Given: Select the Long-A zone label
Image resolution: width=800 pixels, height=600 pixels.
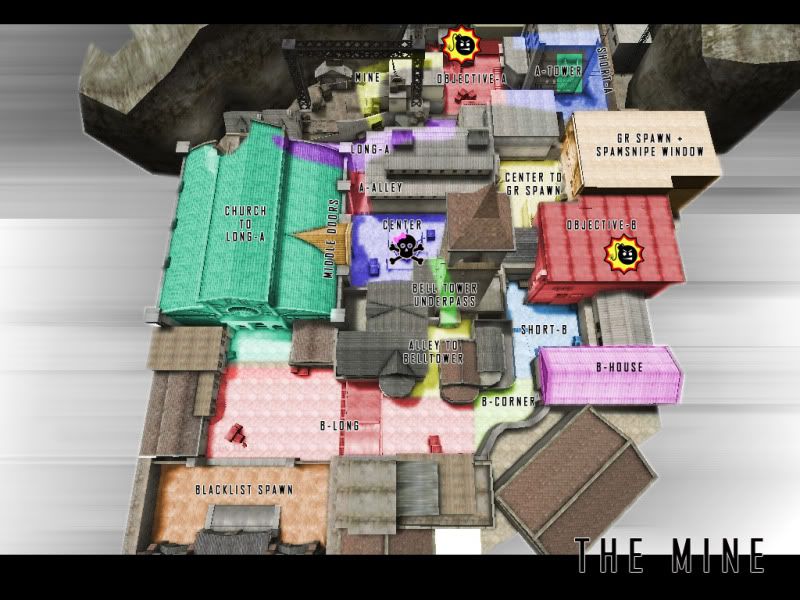Looking at the screenshot, I should pos(370,150).
